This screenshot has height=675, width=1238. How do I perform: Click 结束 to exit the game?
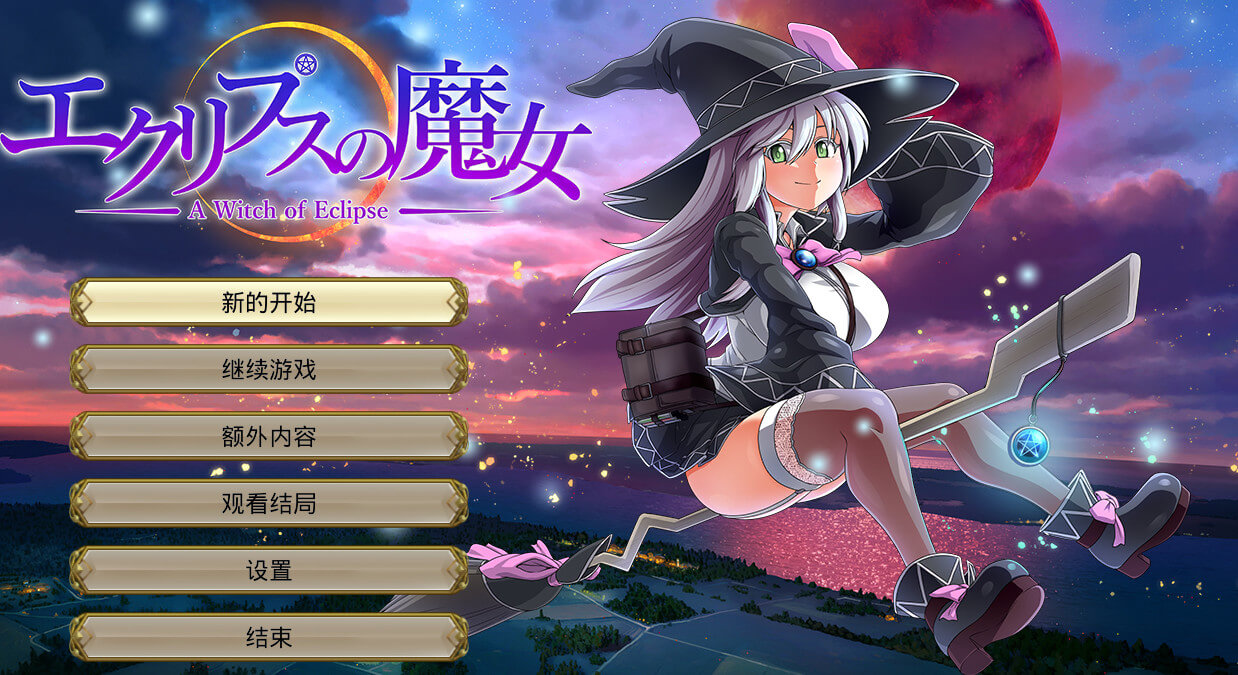(x=268, y=636)
